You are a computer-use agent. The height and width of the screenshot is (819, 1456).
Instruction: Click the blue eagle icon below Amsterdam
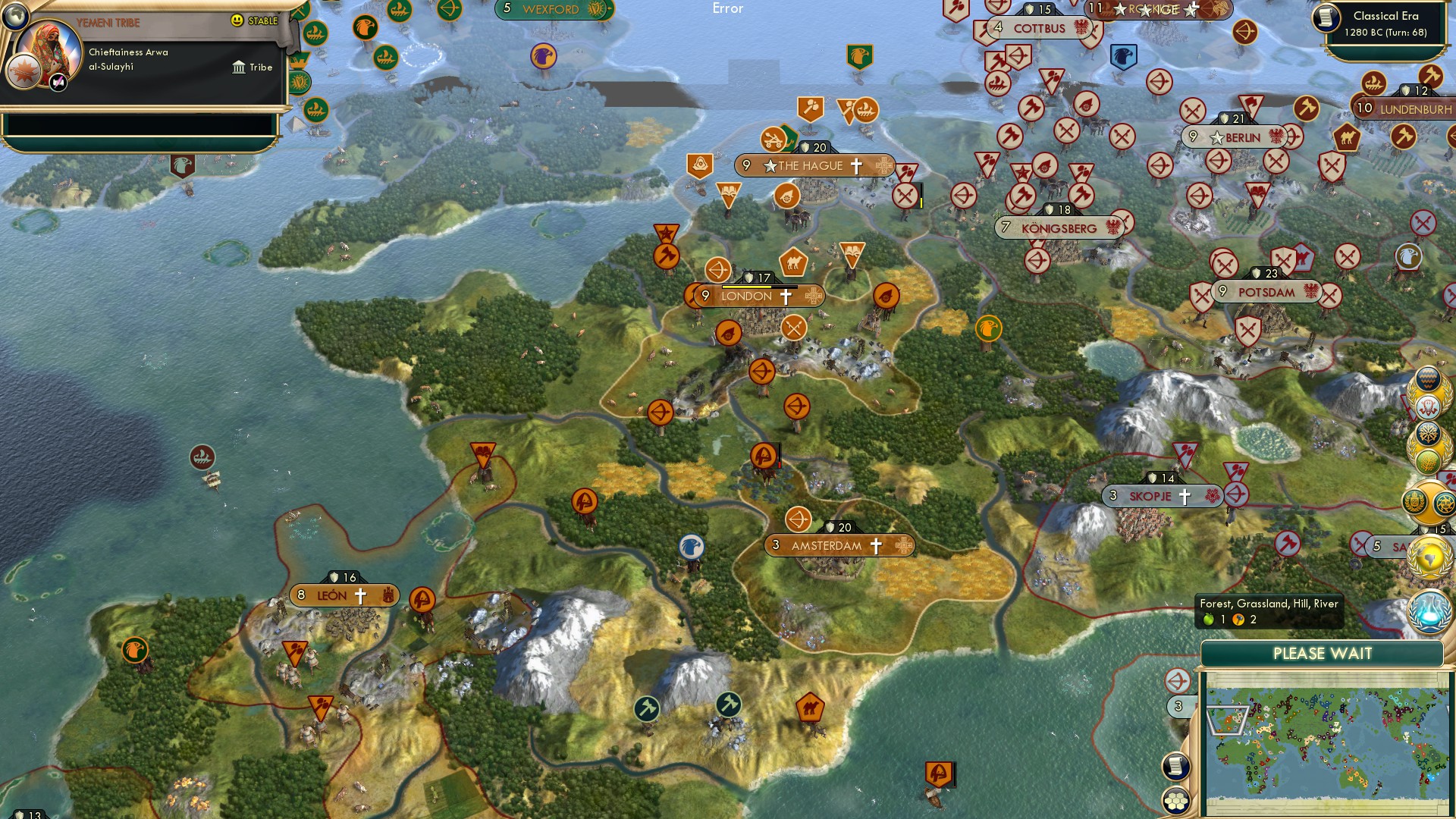point(691,548)
